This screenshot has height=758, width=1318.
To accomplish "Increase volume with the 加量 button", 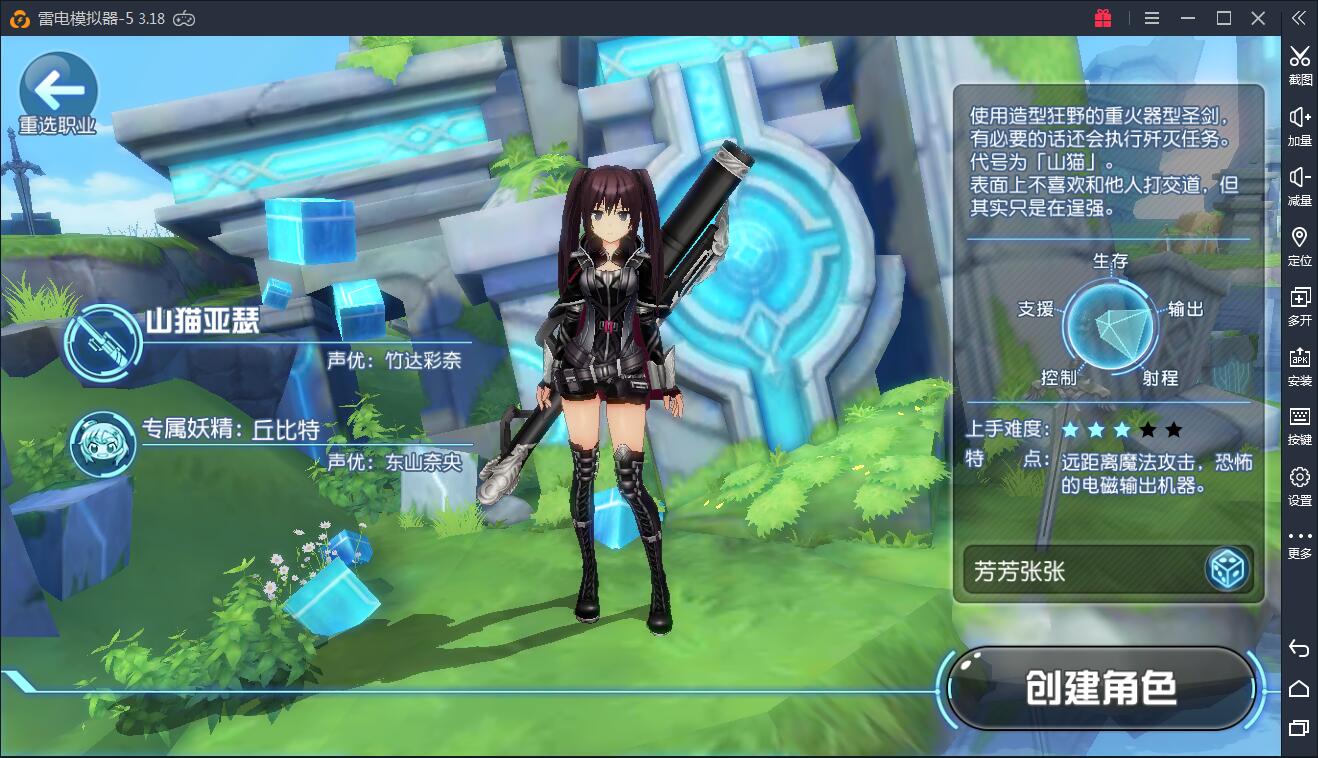I will [1299, 124].
